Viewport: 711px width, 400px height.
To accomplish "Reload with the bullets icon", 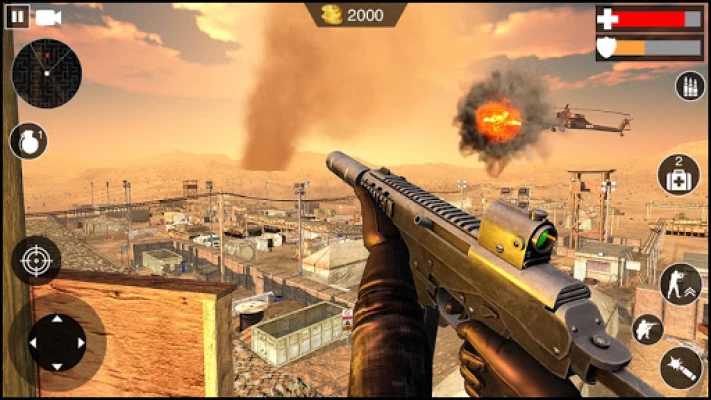I will coord(690,86).
